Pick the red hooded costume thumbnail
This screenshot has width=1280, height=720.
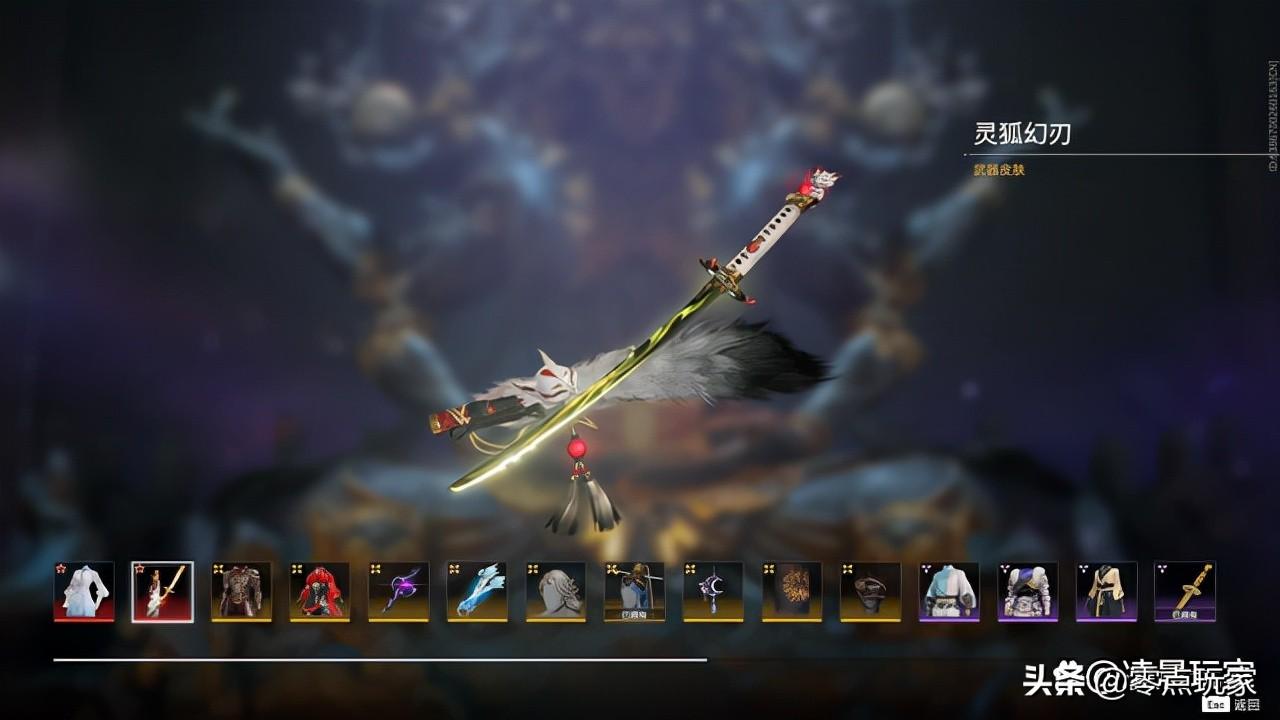tap(320, 591)
